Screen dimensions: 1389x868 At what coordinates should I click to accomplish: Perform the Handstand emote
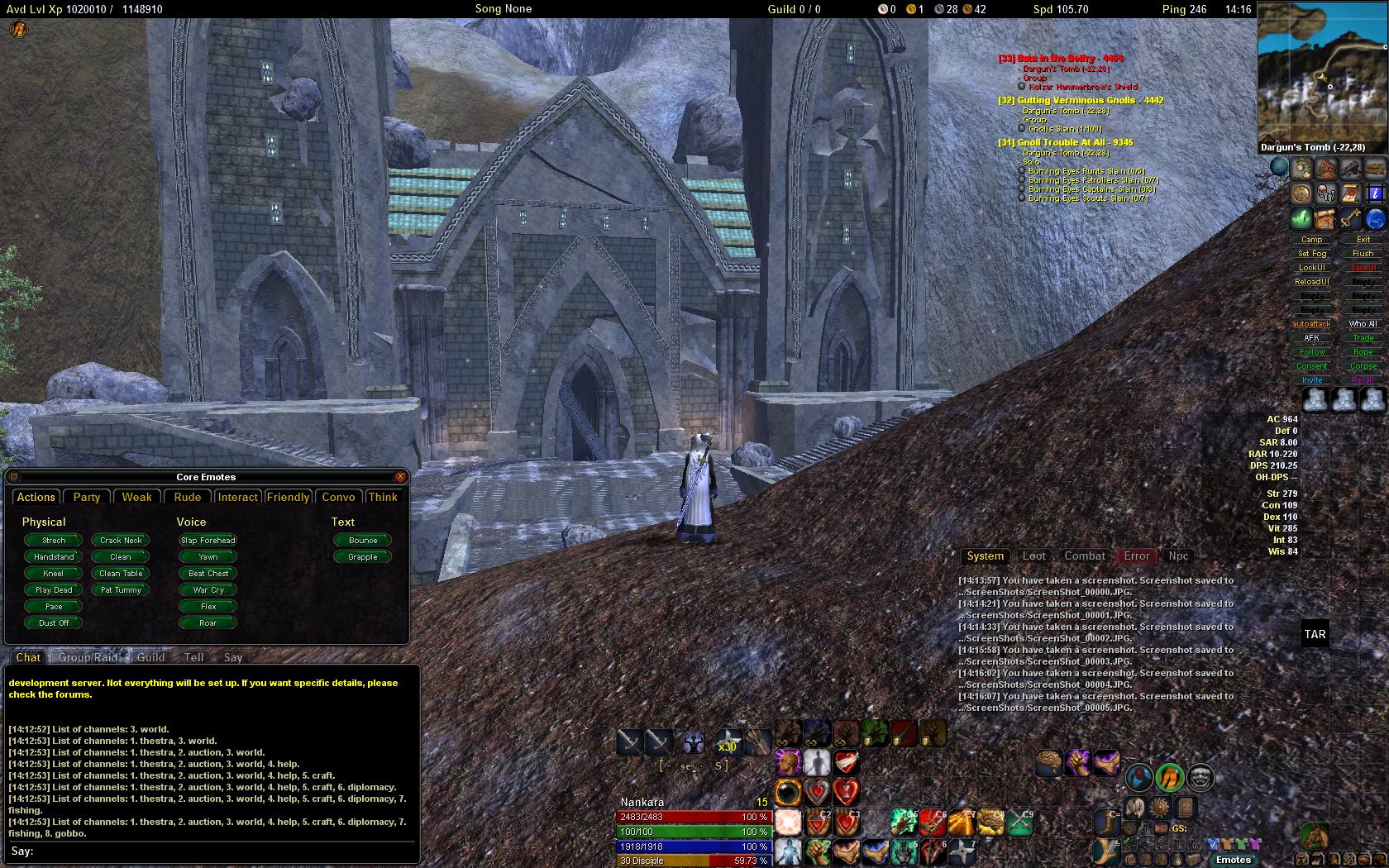[x=54, y=557]
